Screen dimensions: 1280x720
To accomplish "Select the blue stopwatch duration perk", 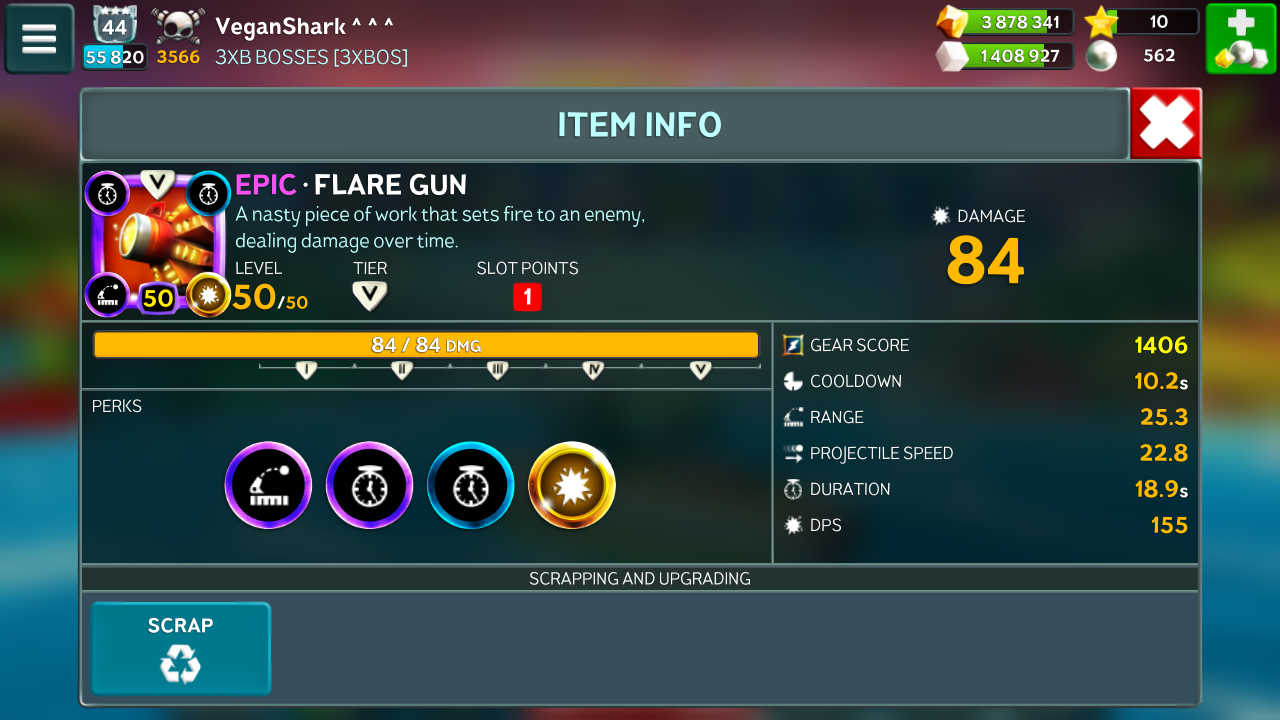I will coord(470,486).
